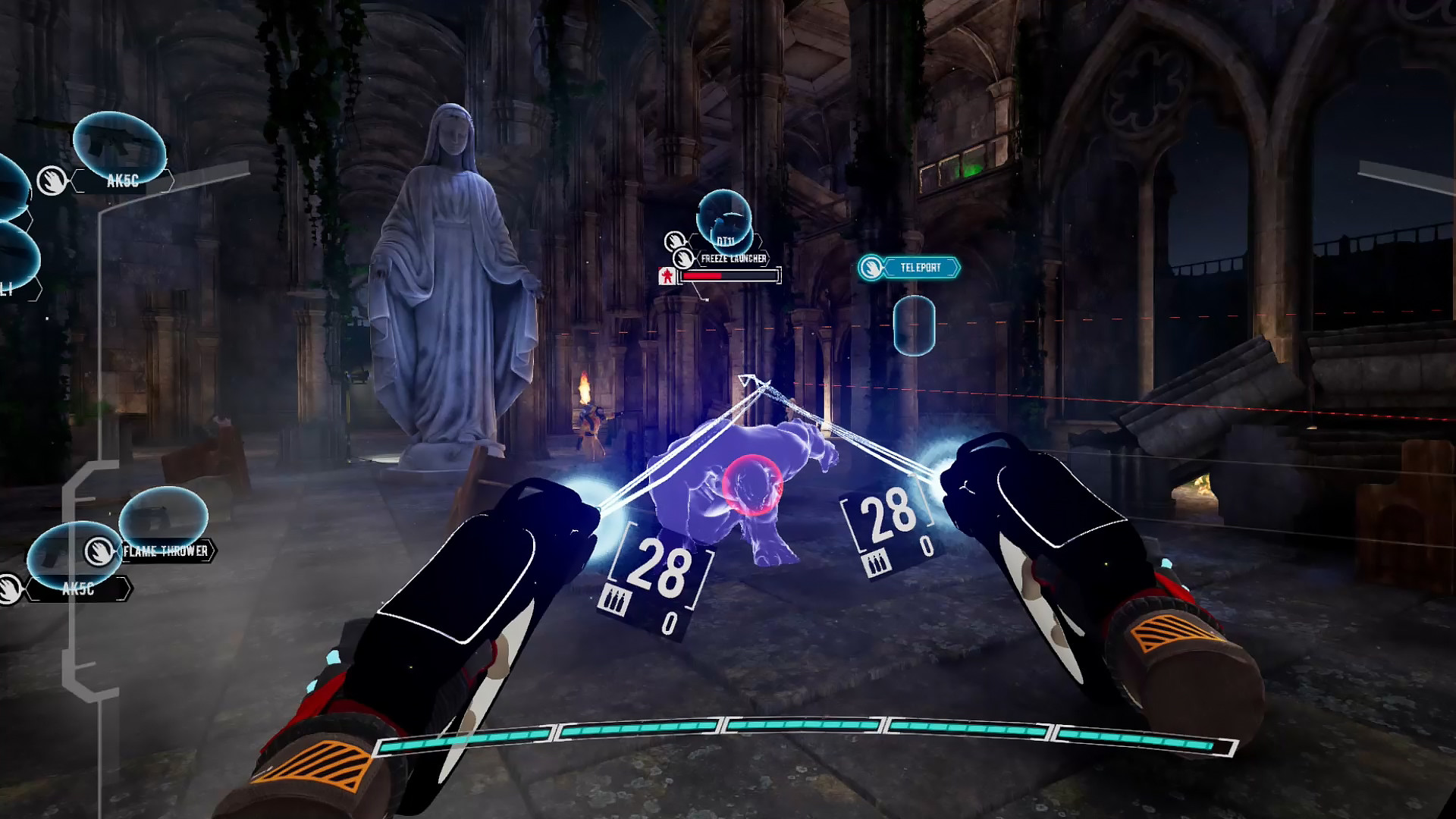Screen dimensions: 1456x819
Task: Click the hand icon above the Freeze Launcher tag
Action: pos(676,241)
